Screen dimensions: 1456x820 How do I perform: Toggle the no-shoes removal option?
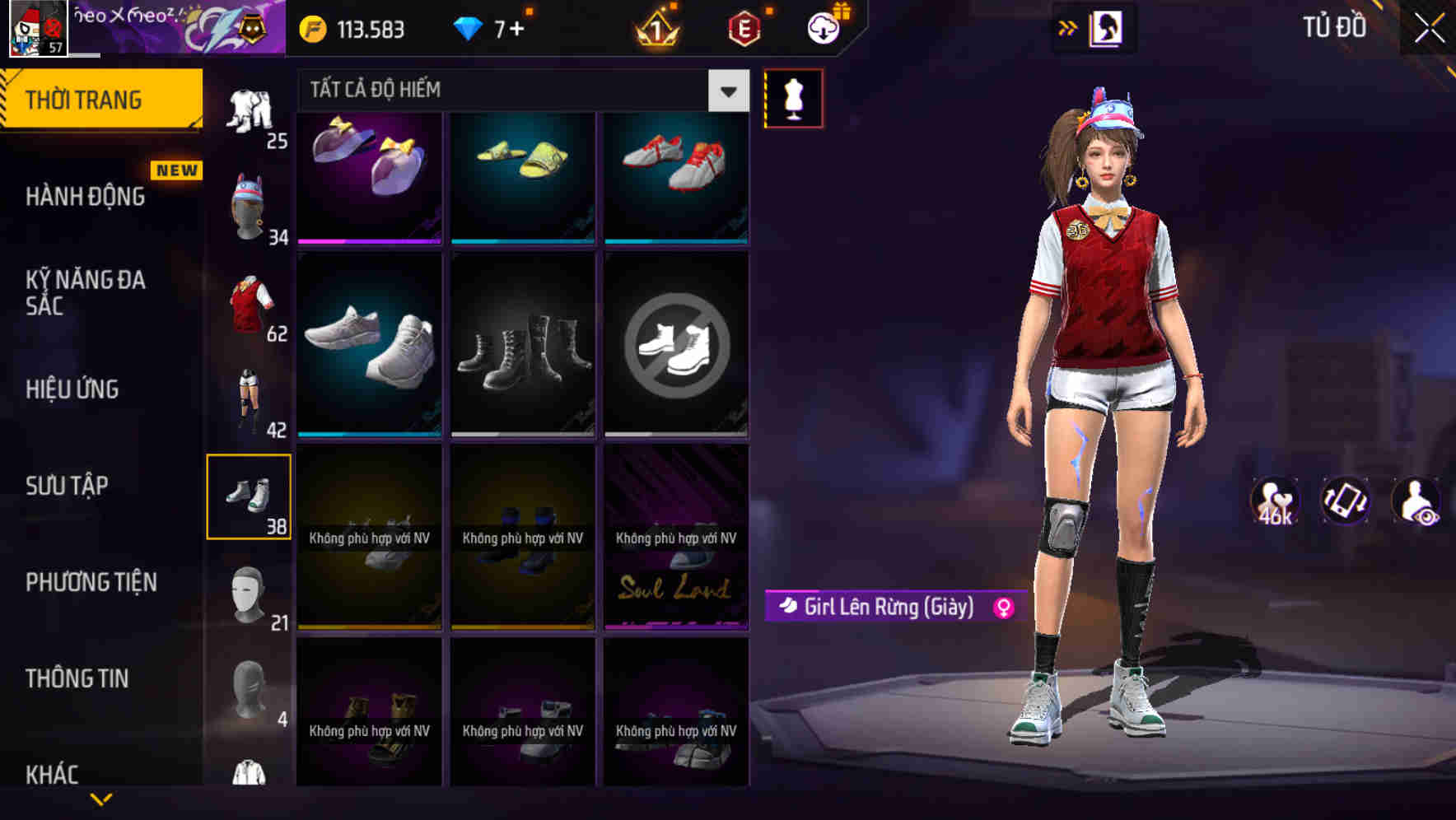(677, 346)
